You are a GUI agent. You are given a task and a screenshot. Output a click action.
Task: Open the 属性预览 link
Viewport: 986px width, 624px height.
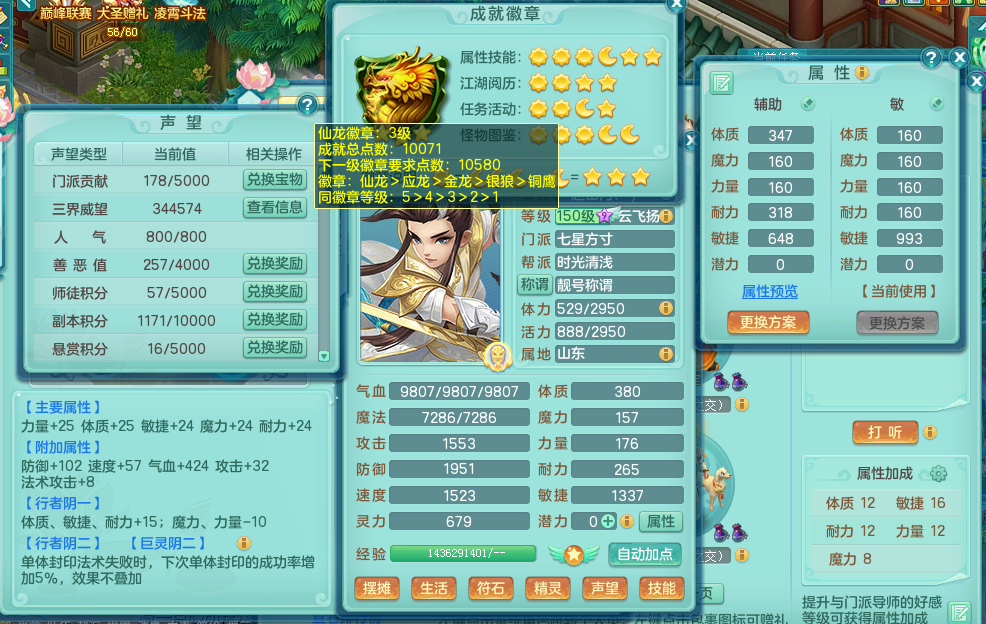tap(770, 292)
